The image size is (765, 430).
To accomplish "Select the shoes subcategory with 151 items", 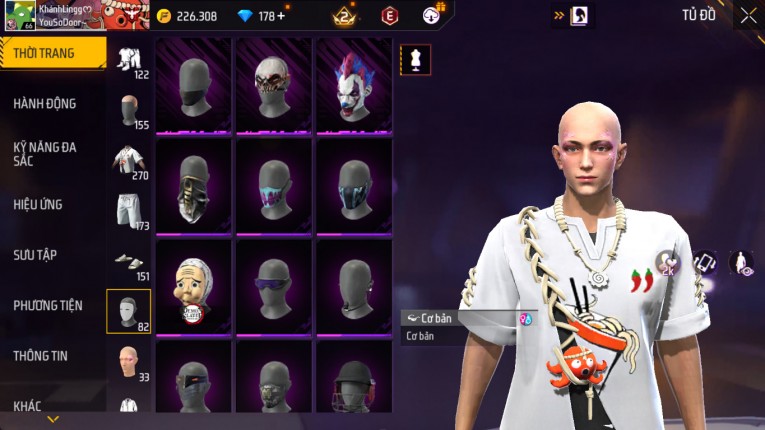I will pos(129,262).
